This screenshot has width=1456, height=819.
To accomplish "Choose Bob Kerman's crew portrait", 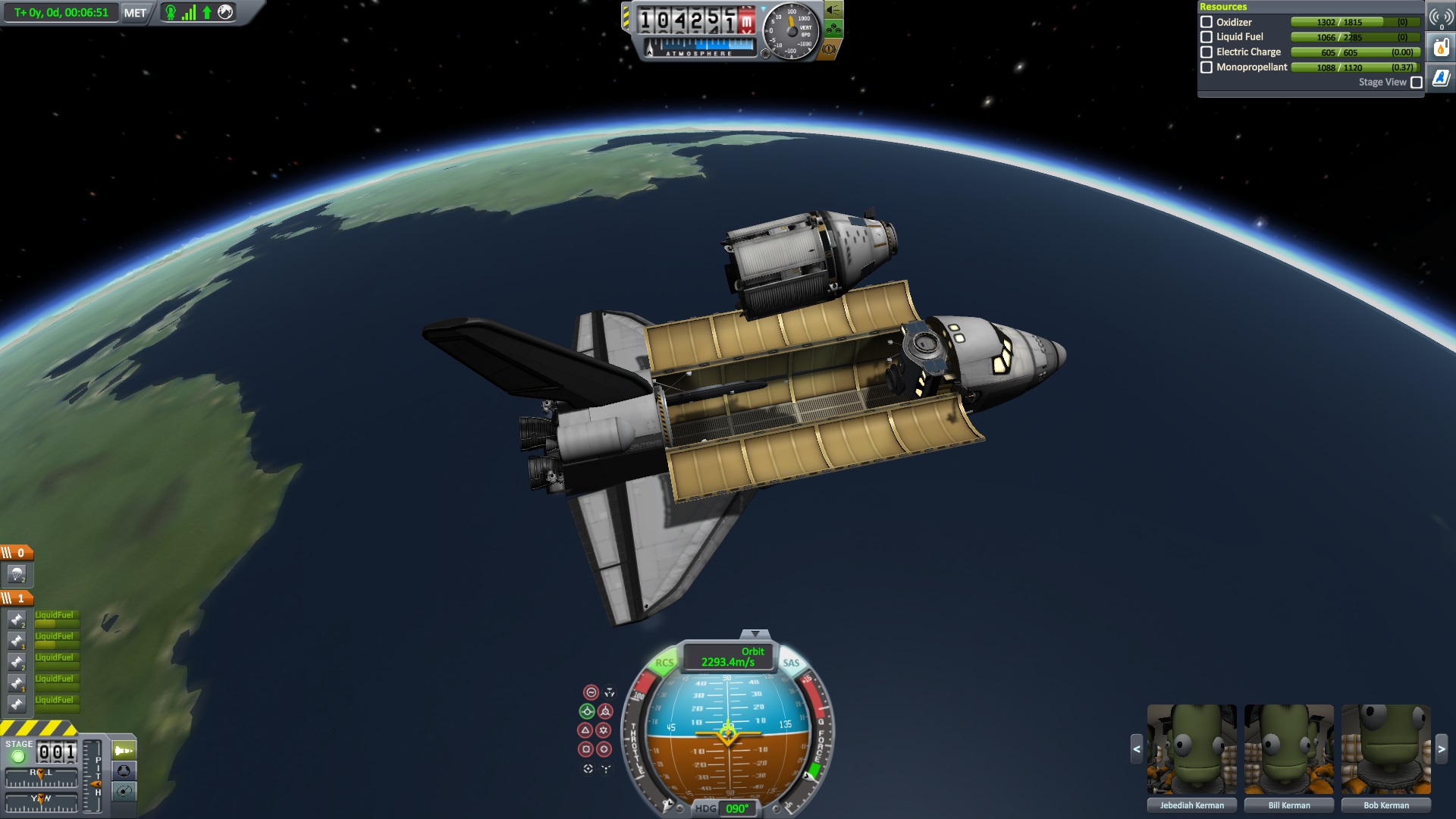I will click(x=1385, y=750).
